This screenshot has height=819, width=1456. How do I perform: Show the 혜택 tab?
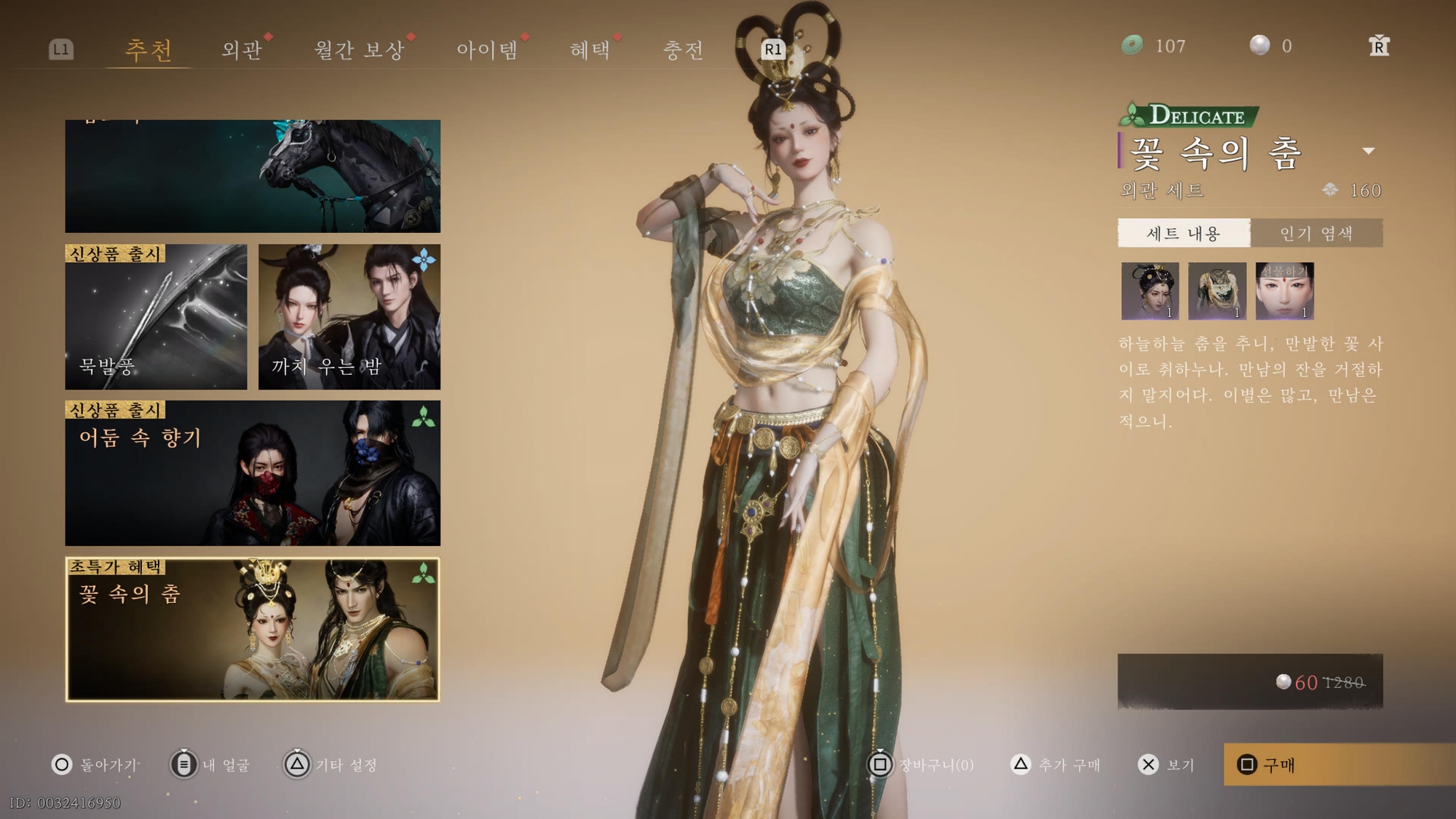tap(590, 50)
